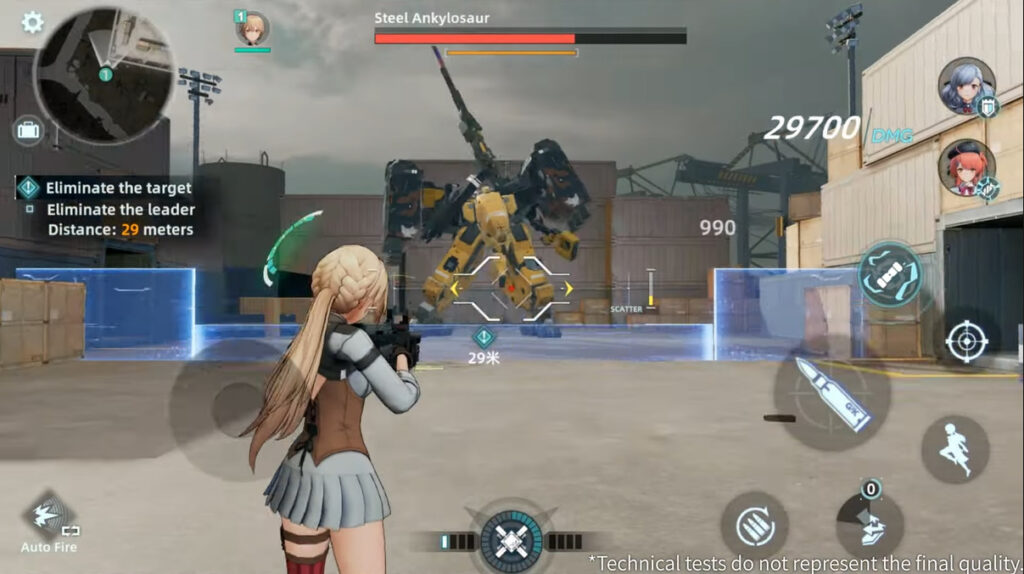Tap the circular minimap

click(x=104, y=76)
